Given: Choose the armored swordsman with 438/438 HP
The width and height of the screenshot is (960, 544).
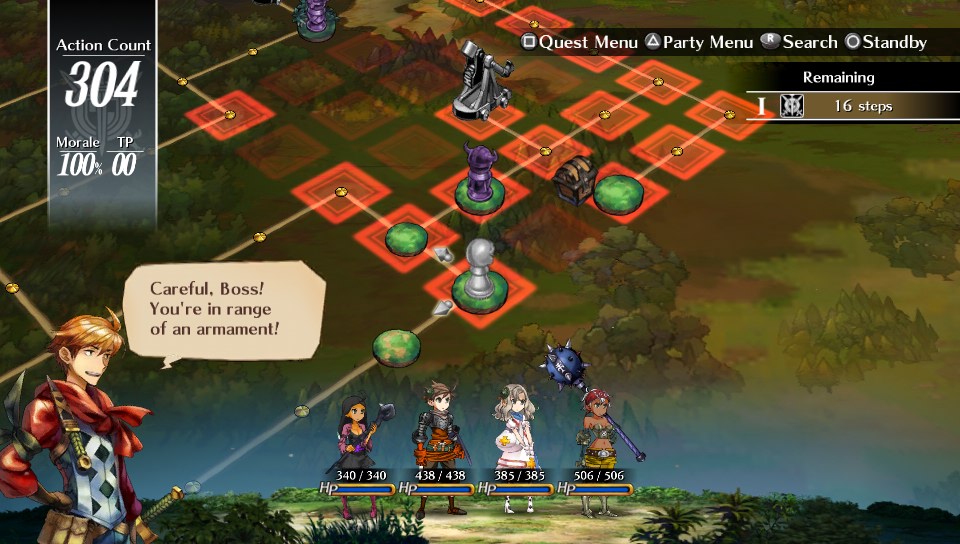Looking at the screenshot, I should click(438, 442).
